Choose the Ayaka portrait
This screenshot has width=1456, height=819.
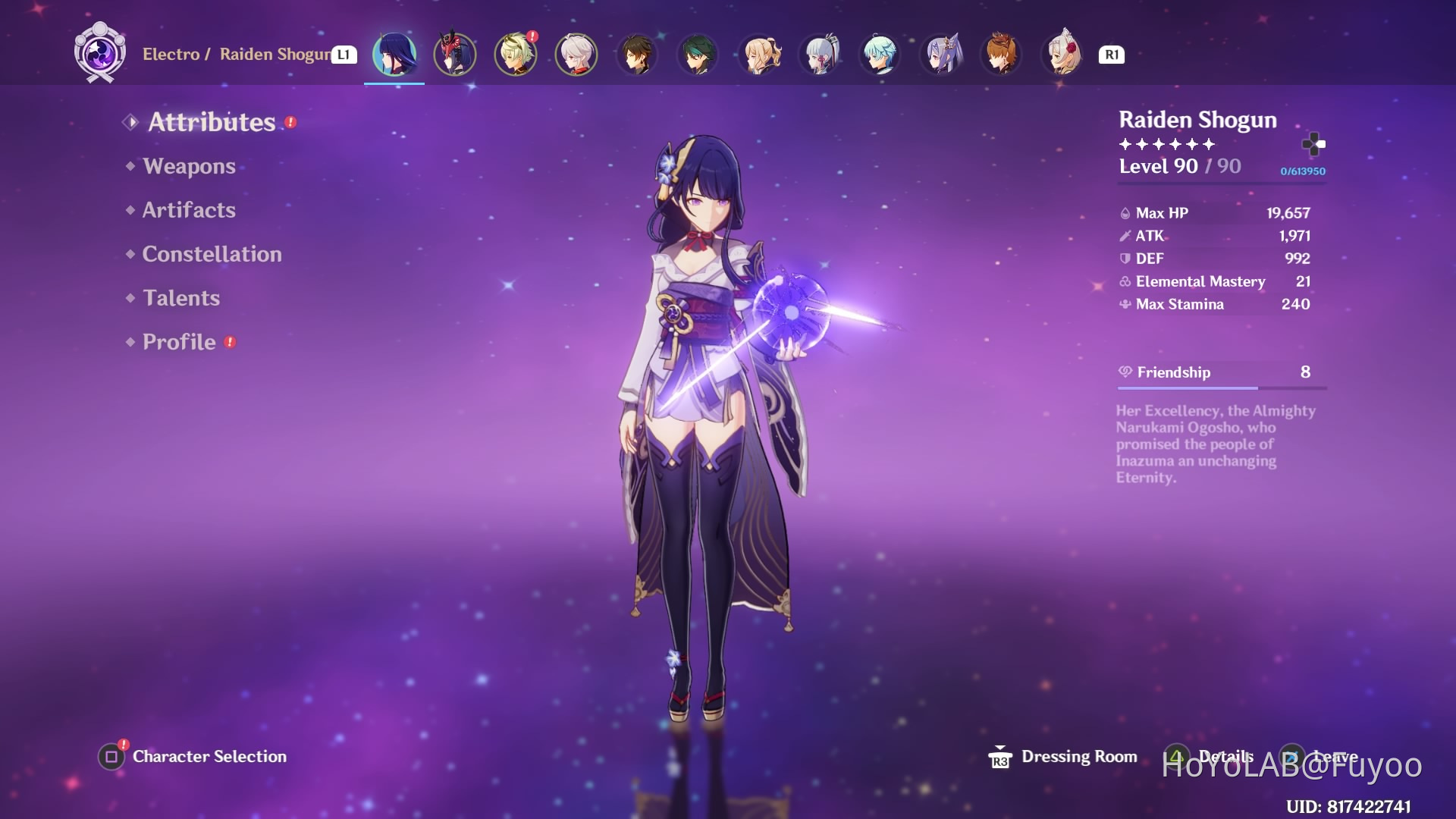pyautogui.click(x=820, y=55)
